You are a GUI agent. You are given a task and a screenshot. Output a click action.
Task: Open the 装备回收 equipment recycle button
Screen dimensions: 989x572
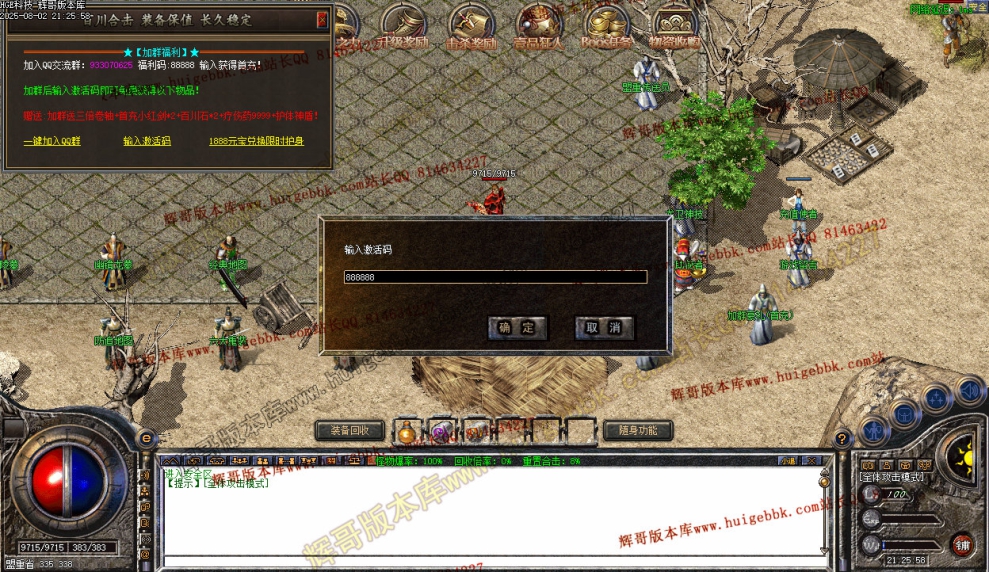pyautogui.click(x=350, y=431)
